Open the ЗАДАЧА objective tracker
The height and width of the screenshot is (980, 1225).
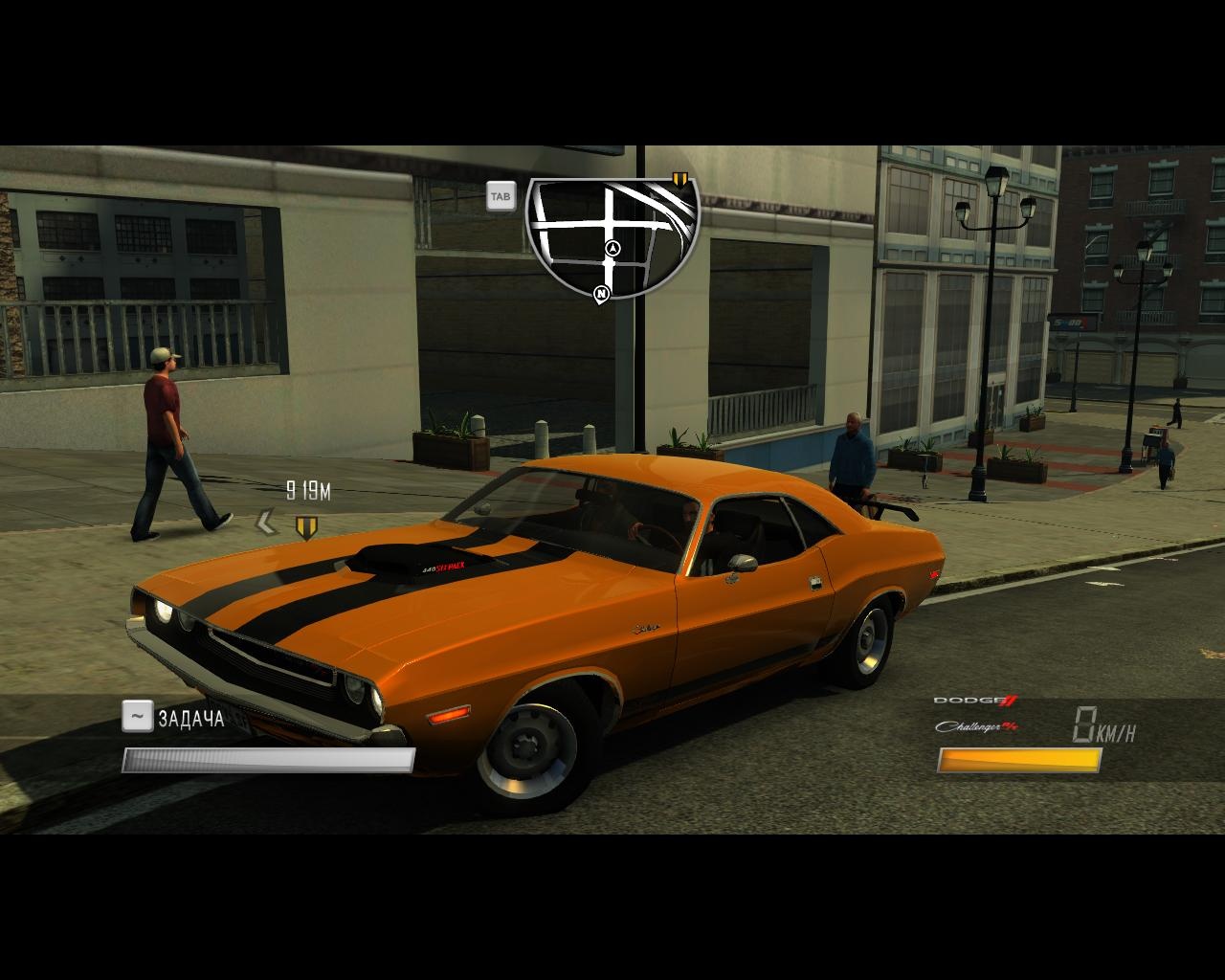click(190, 718)
